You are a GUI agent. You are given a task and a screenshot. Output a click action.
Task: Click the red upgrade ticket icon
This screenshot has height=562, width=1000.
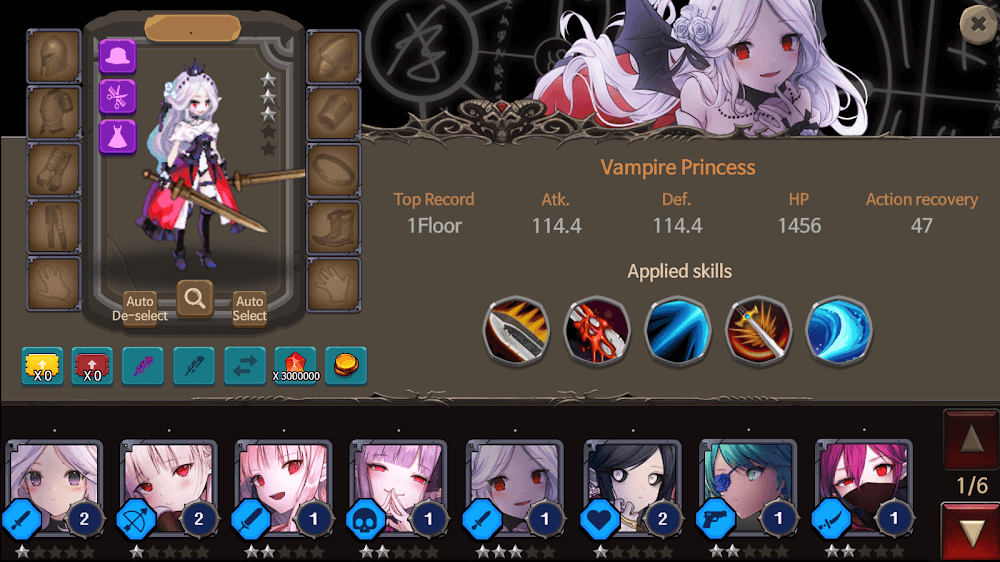[x=92, y=366]
